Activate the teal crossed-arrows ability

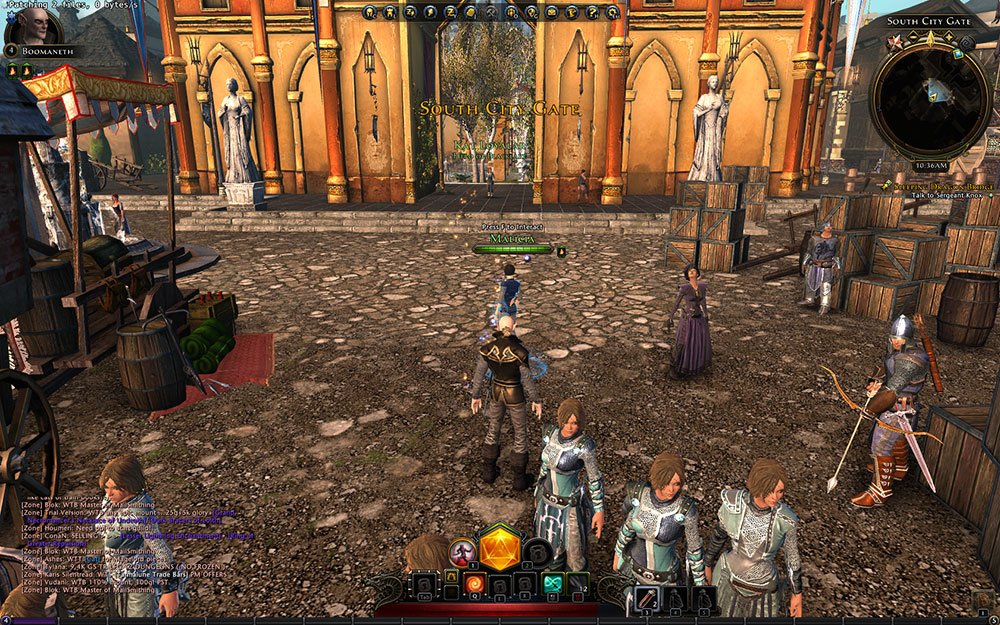click(x=553, y=584)
